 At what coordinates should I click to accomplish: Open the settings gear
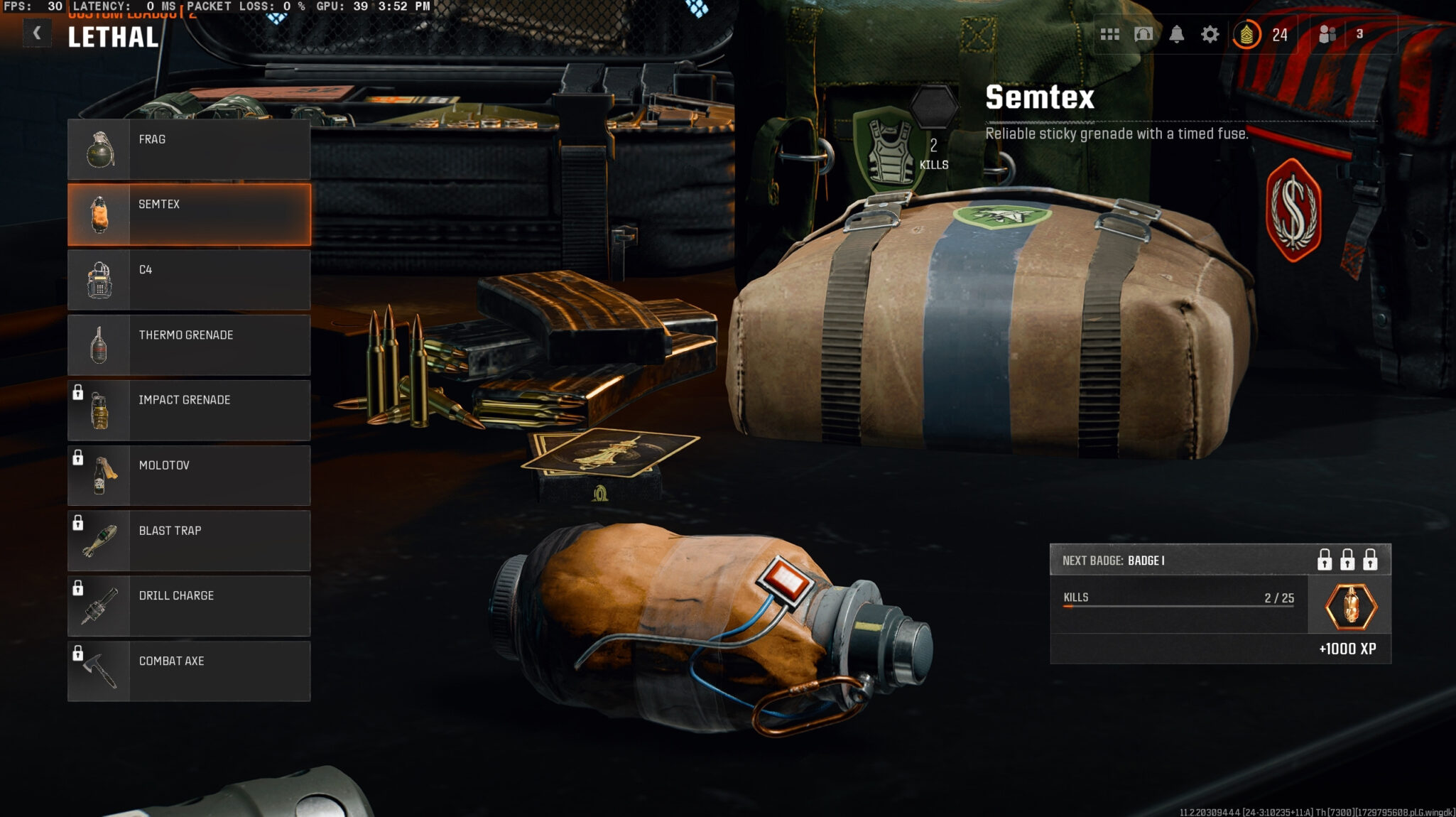1210,34
